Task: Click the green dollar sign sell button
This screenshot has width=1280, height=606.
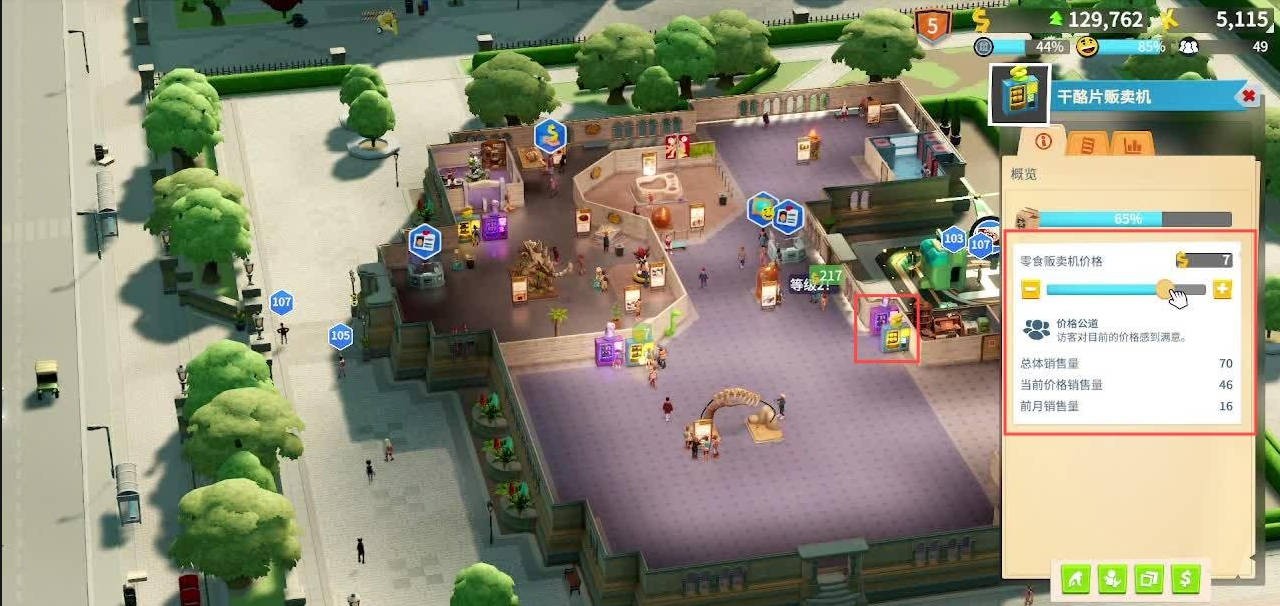Action: (1185, 578)
